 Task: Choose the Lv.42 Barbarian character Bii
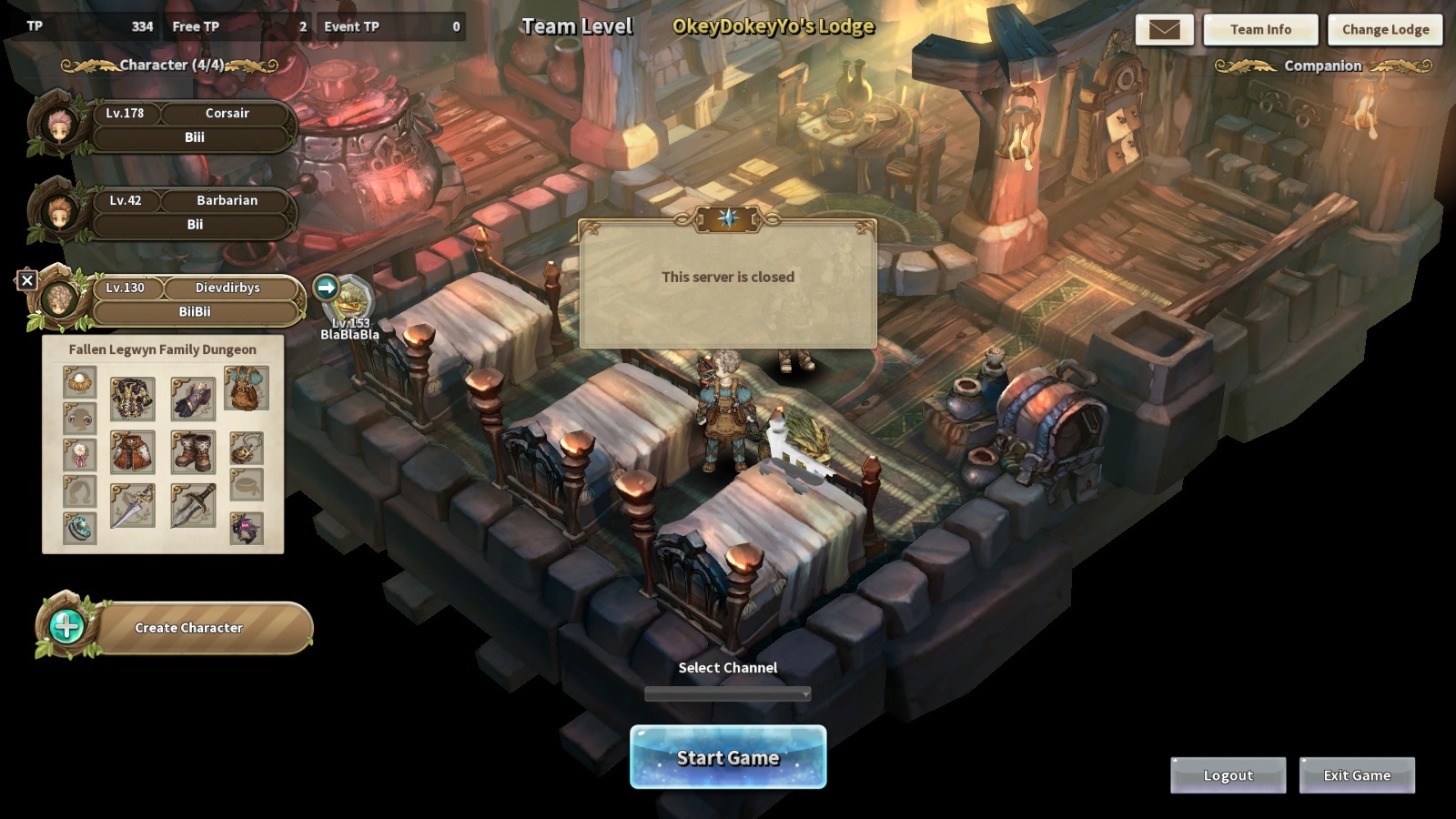click(x=194, y=213)
